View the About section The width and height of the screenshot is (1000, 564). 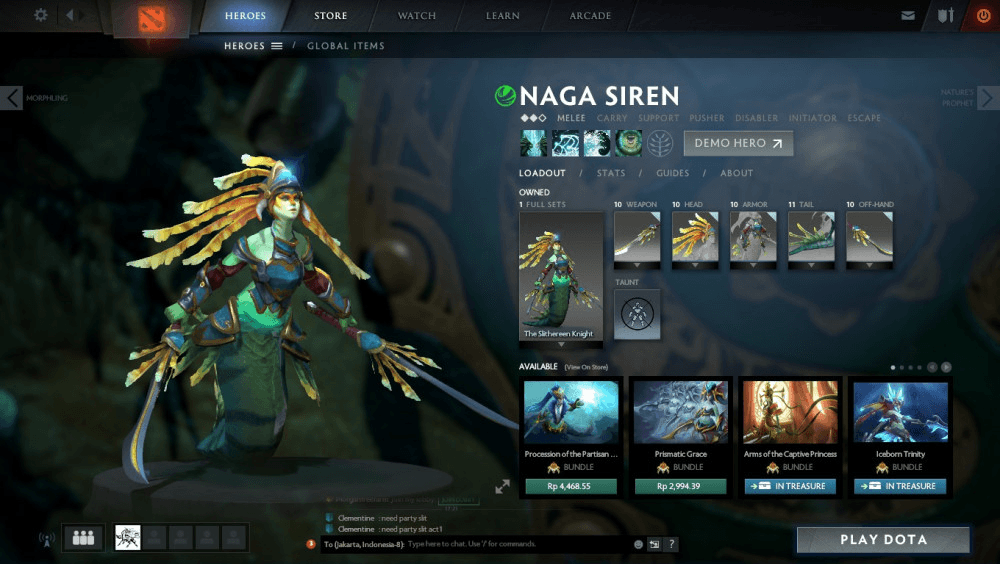click(x=737, y=173)
